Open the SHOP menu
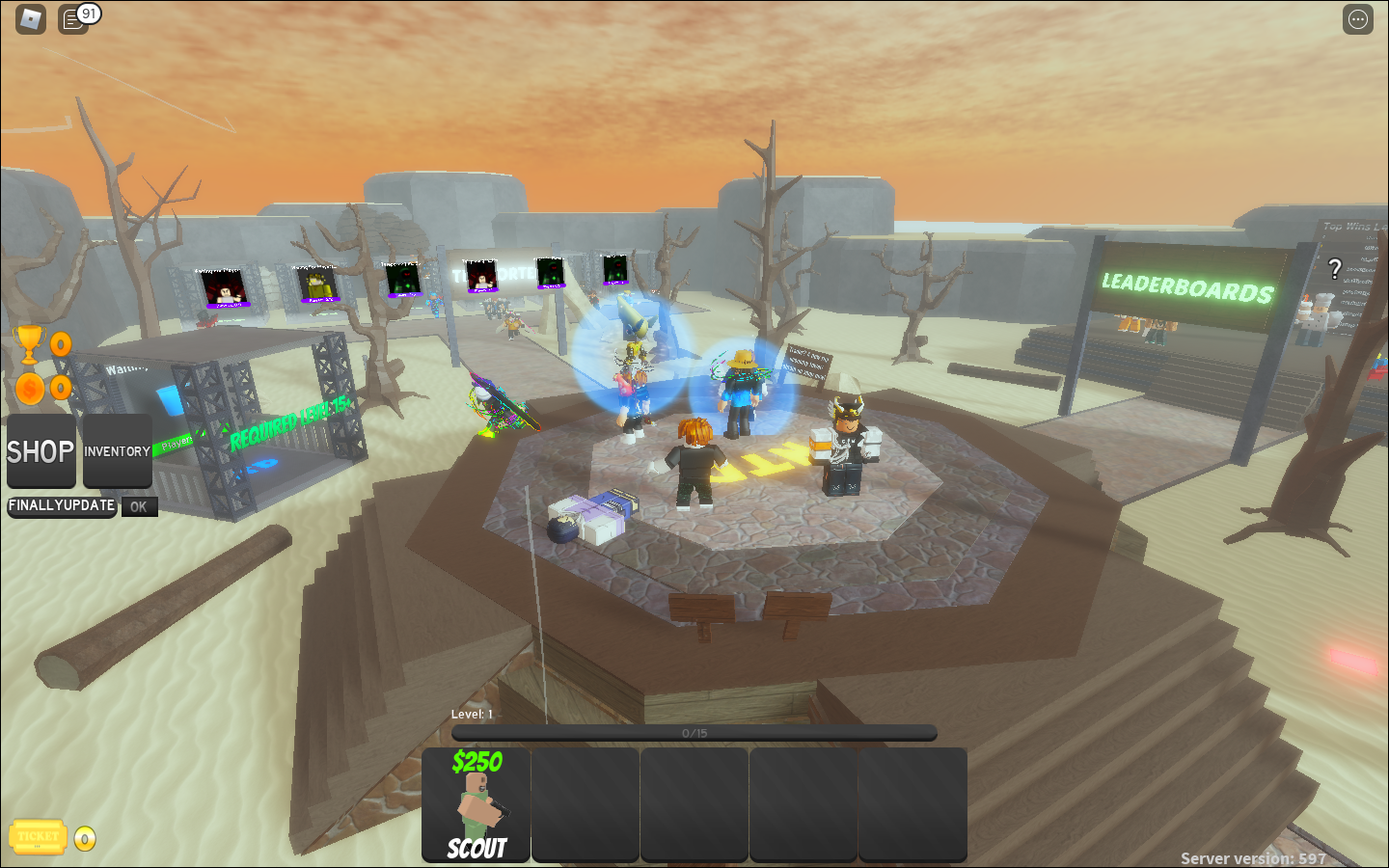Screen dimensions: 1389x868 point(41,451)
